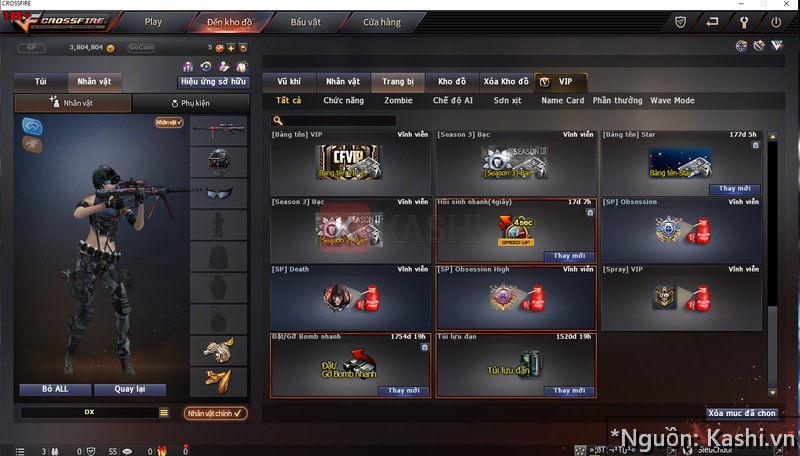Toggle the Nhân vật chính option
The width and height of the screenshot is (800, 456).
pos(215,413)
